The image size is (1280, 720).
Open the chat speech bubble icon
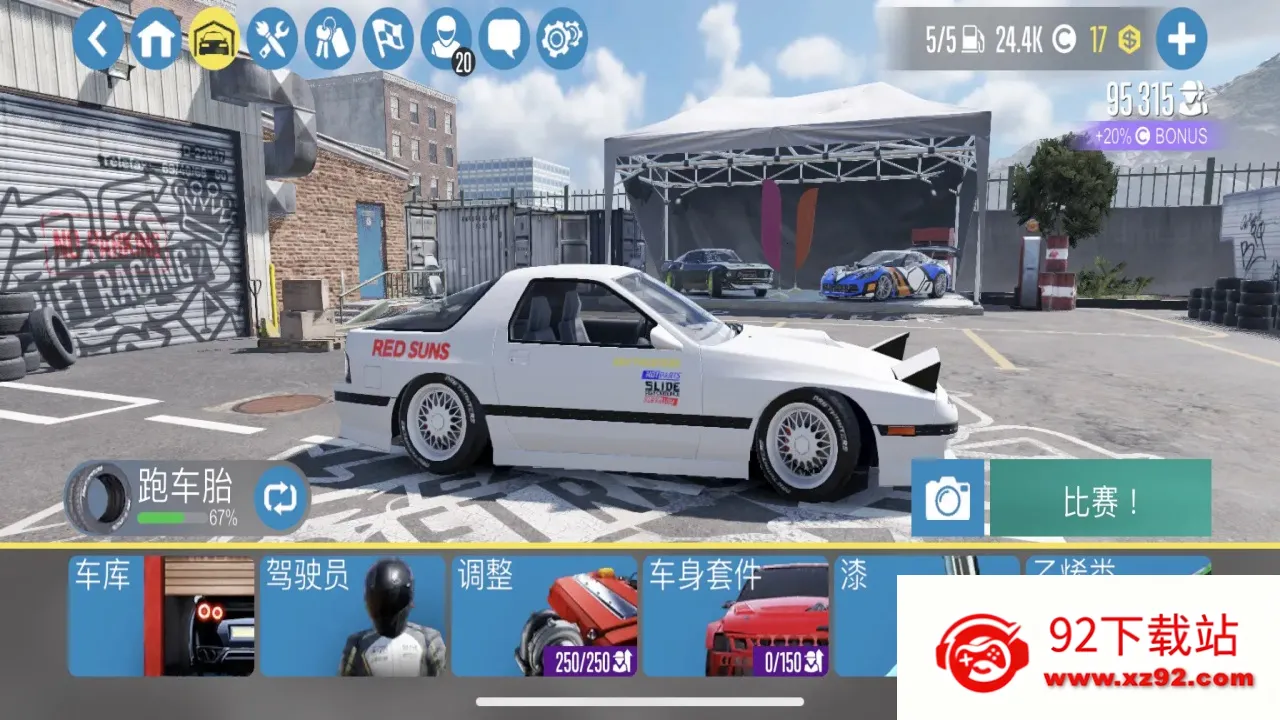point(503,41)
